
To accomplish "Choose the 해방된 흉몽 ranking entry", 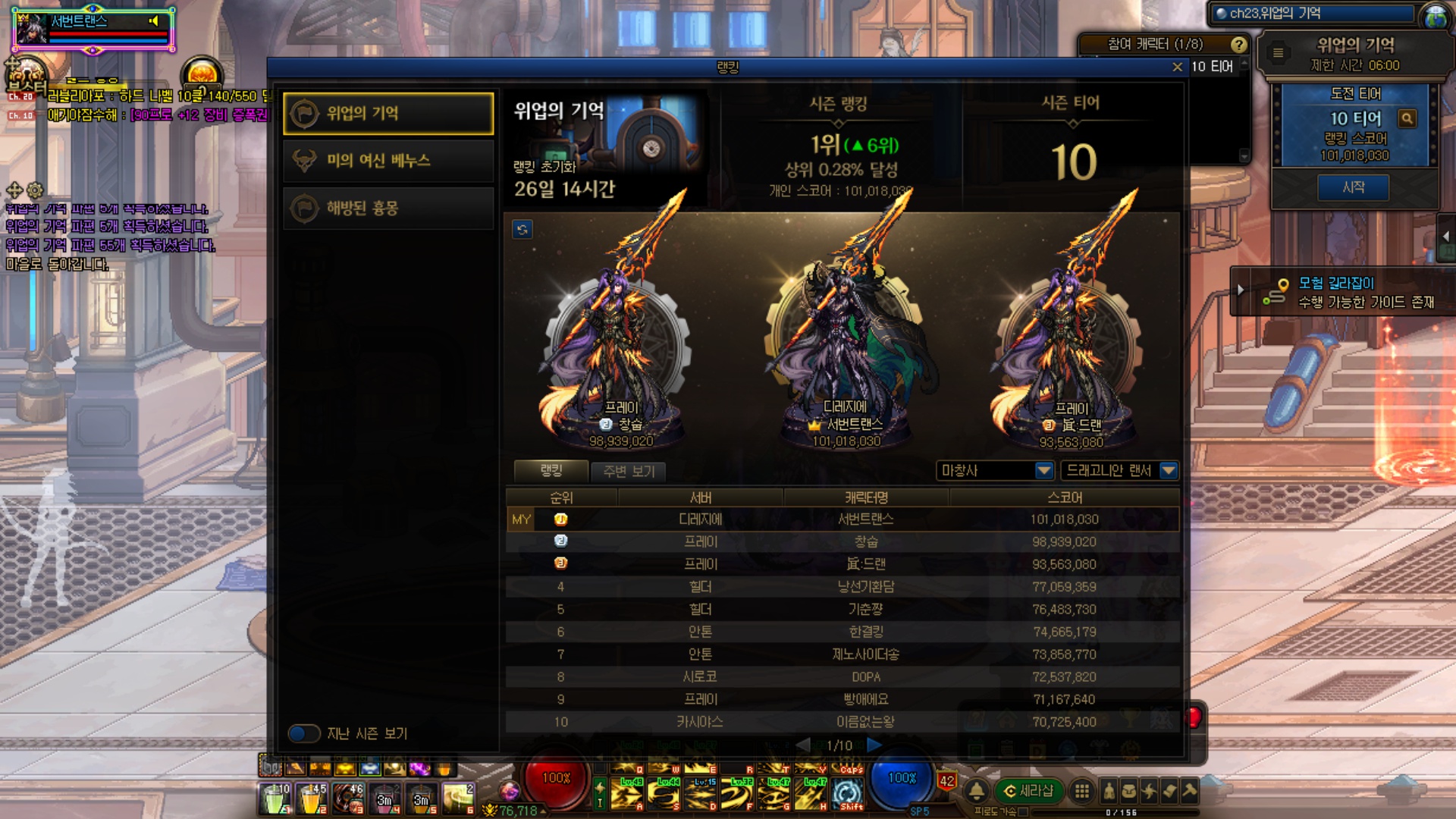I will coord(388,208).
